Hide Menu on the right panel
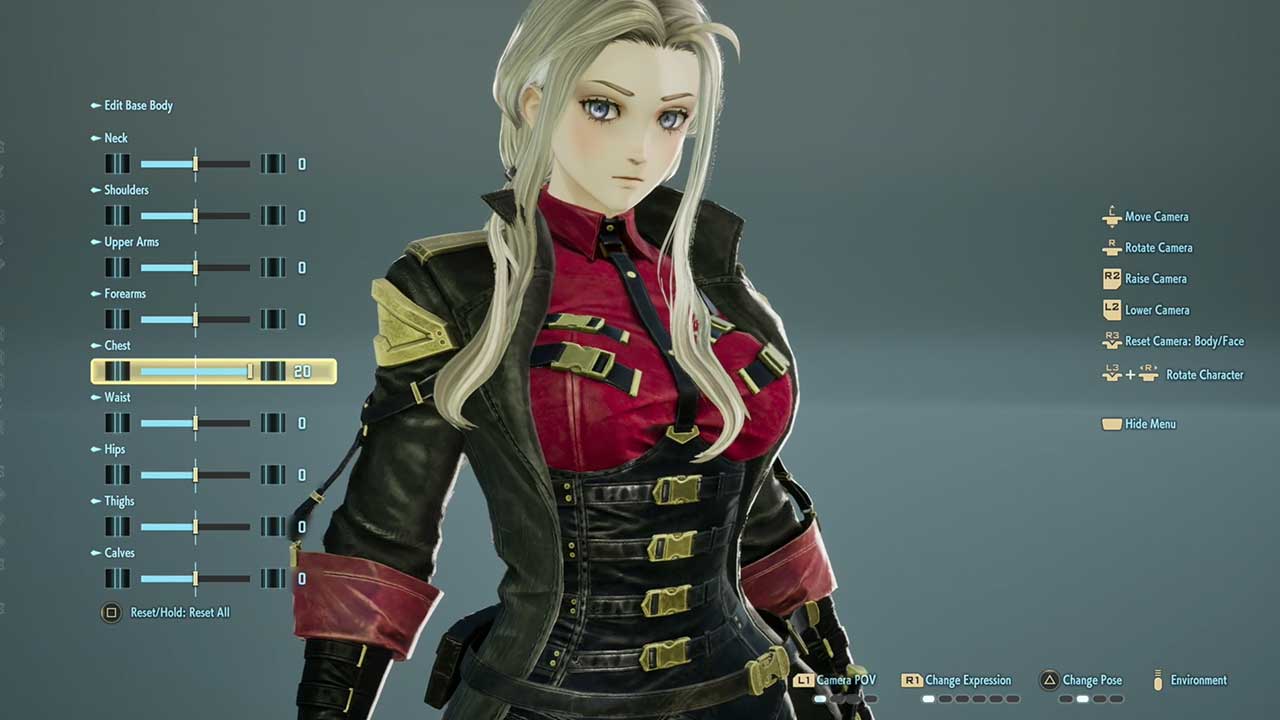The width and height of the screenshot is (1280, 720). pos(1149,424)
